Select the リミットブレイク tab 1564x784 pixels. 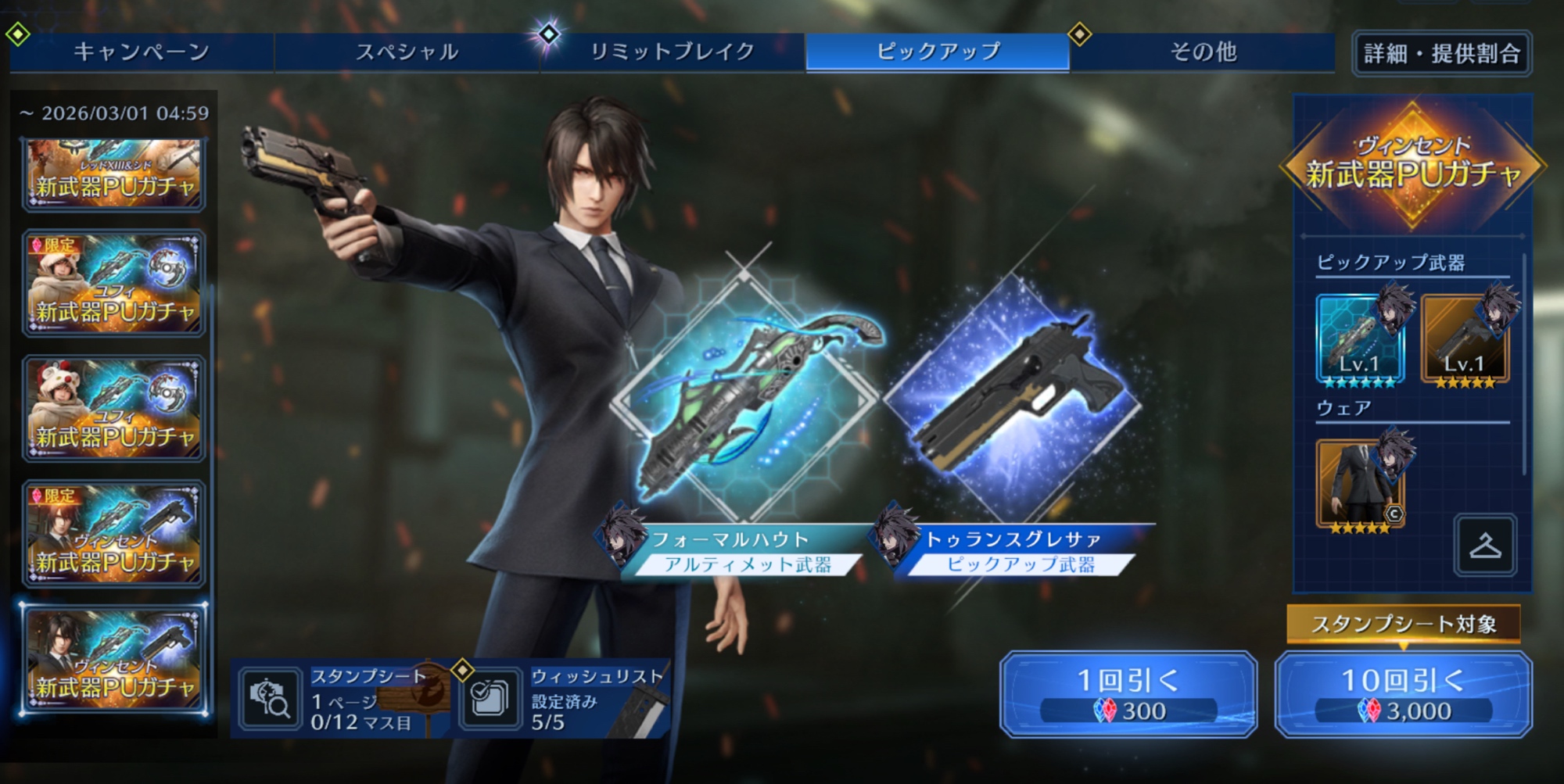pyautogui.click(x=672, y=52)
